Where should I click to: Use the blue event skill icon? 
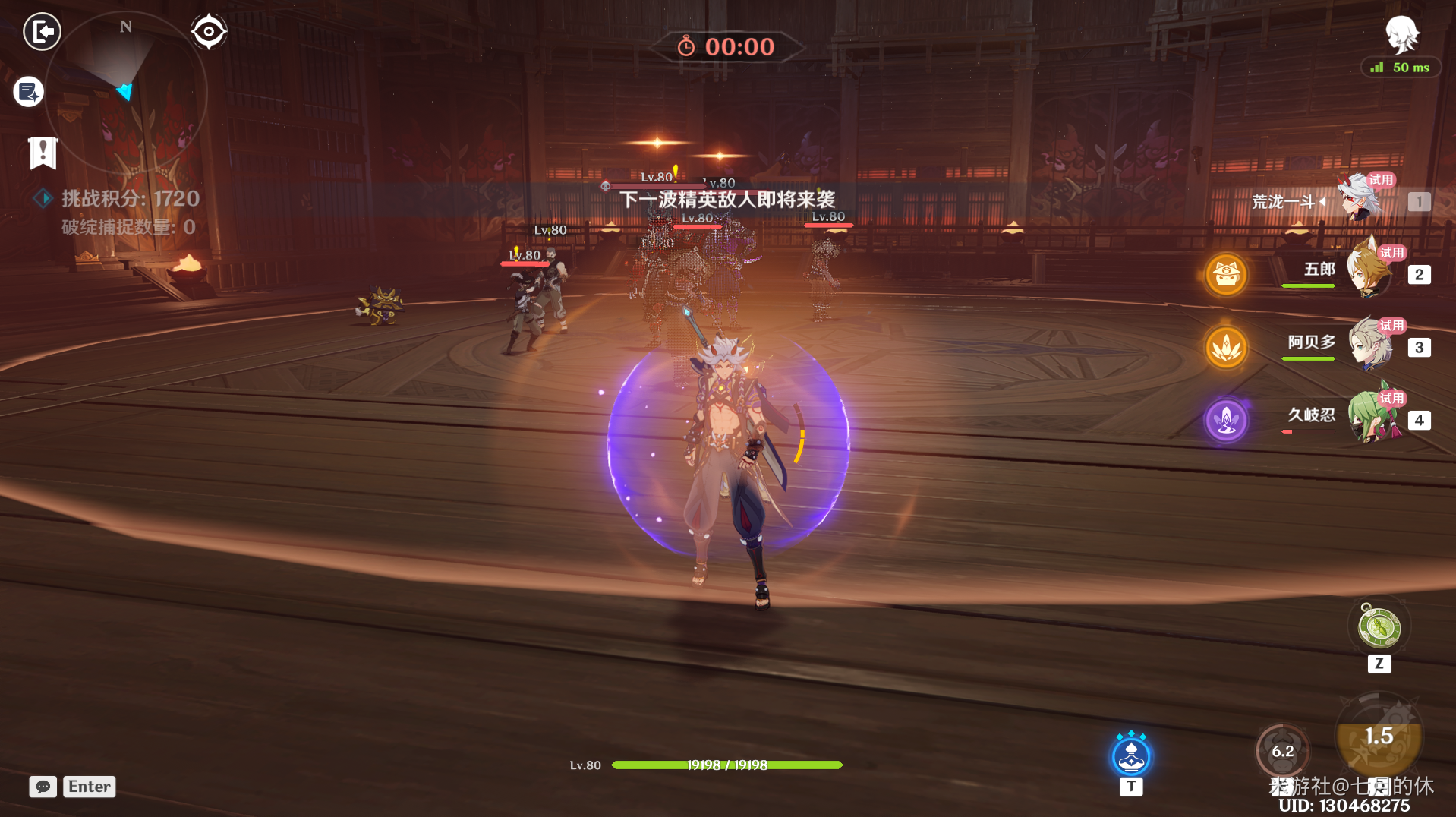click(x=1130, y=755)
